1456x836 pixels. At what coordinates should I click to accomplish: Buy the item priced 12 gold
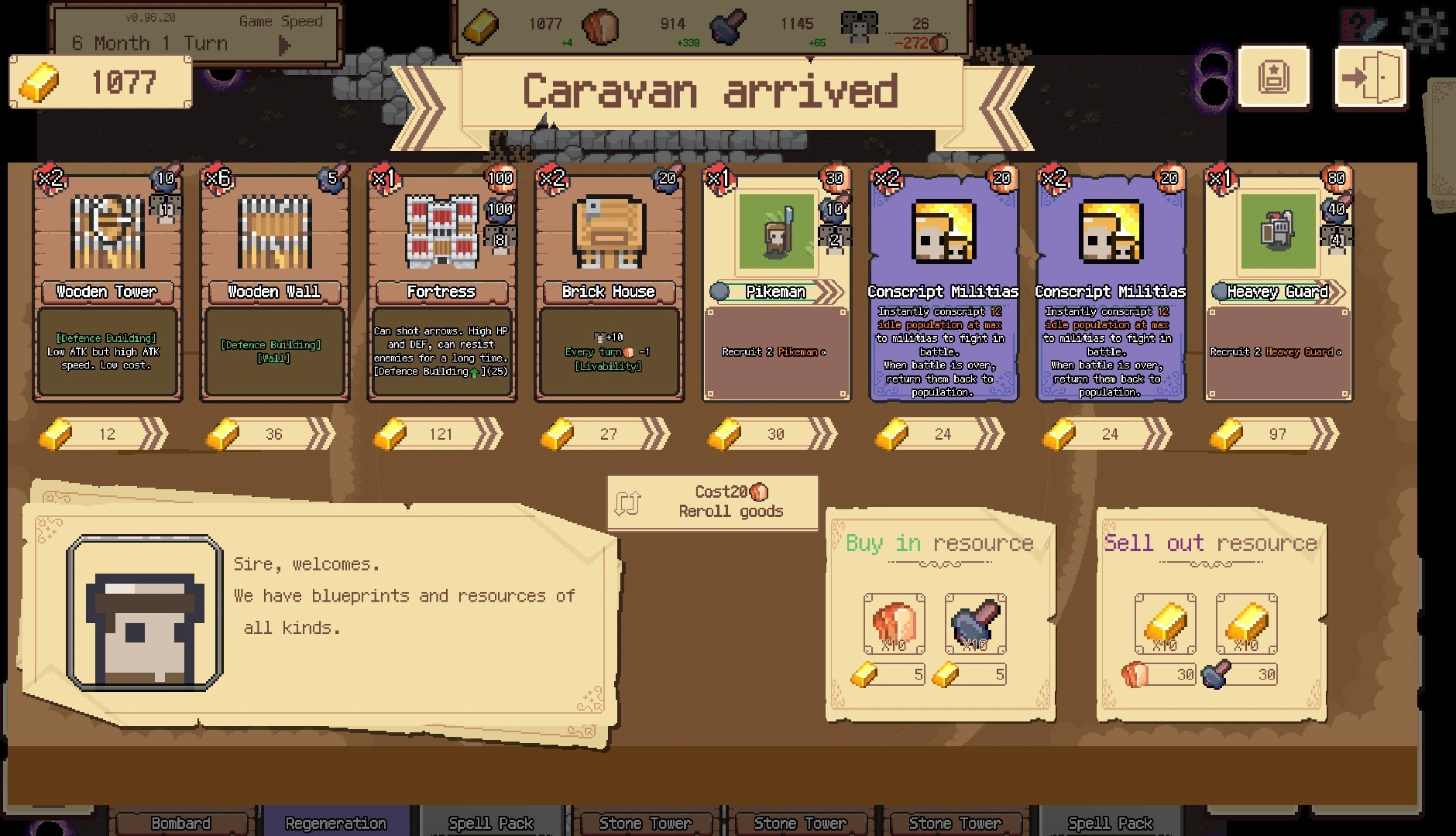(105, 434)
